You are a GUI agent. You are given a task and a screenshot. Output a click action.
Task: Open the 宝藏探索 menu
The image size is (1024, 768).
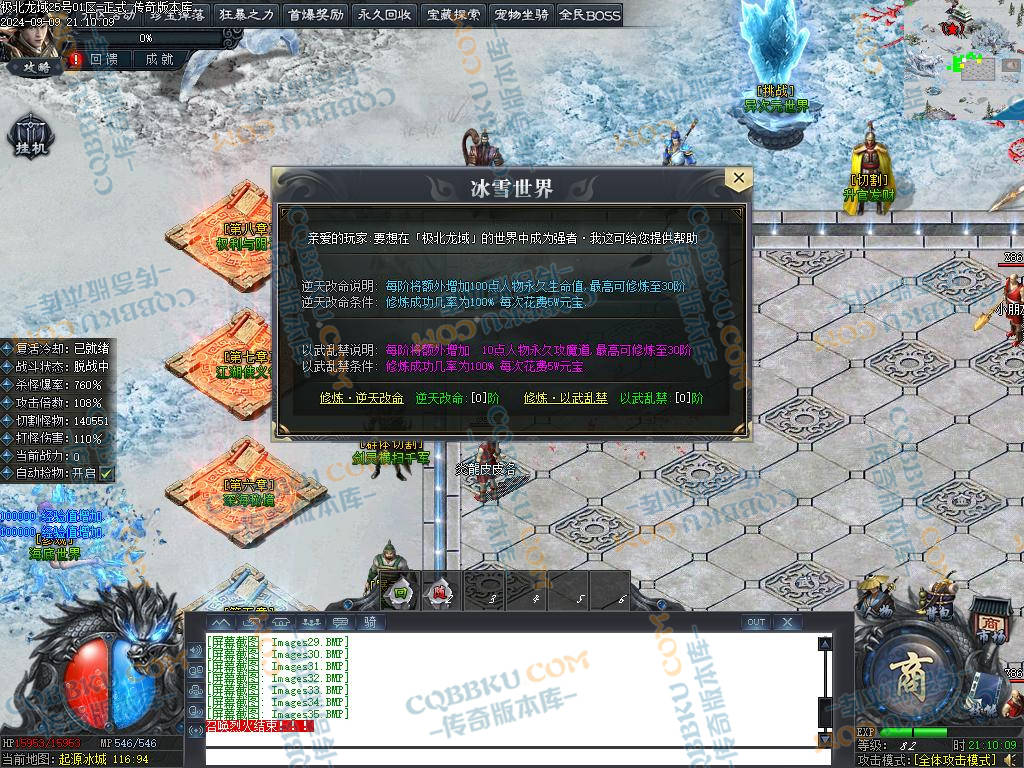453,15
